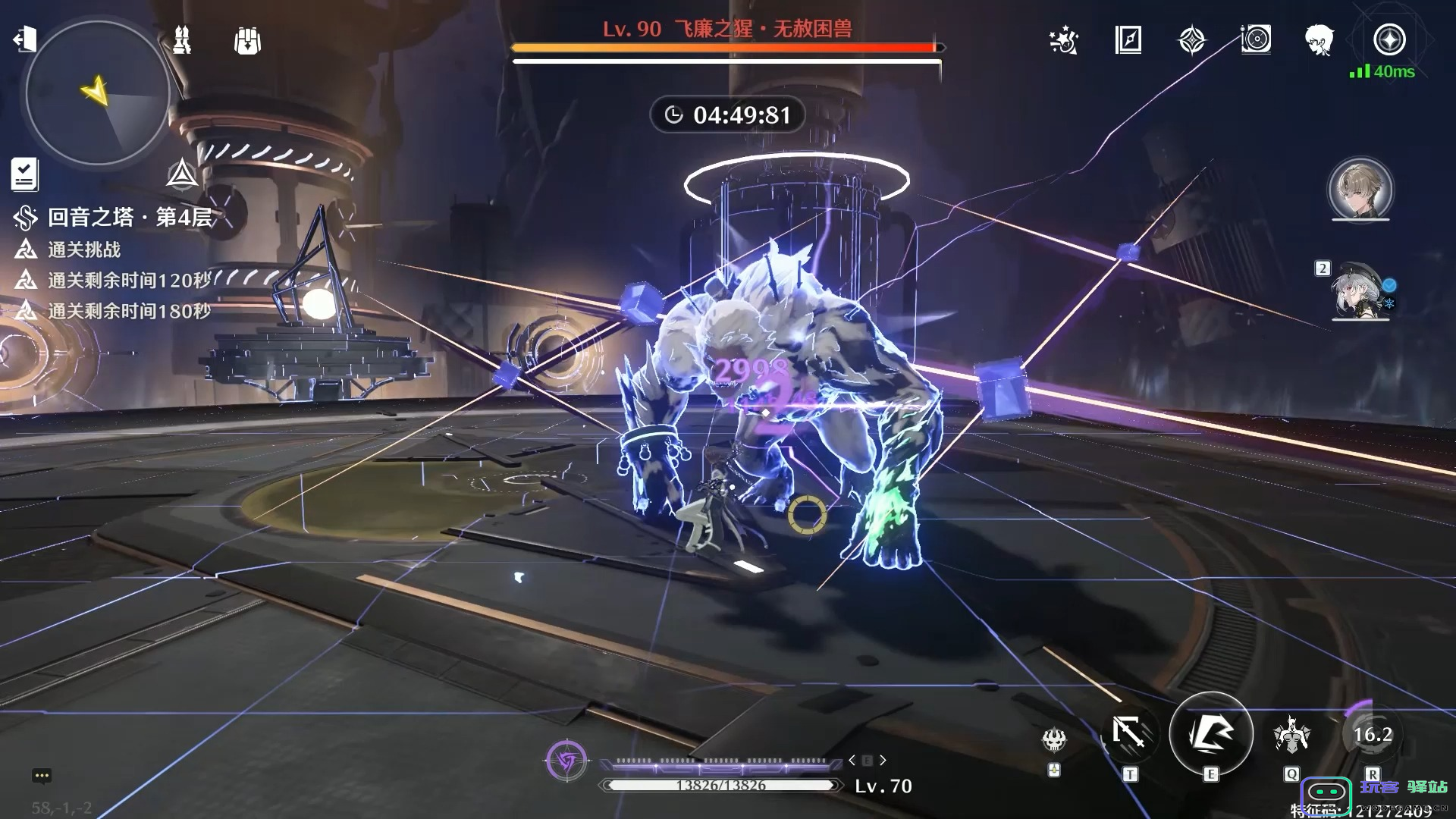Open the quest checklist icon
Viewport: 1456px width, 819px height.
24,174
